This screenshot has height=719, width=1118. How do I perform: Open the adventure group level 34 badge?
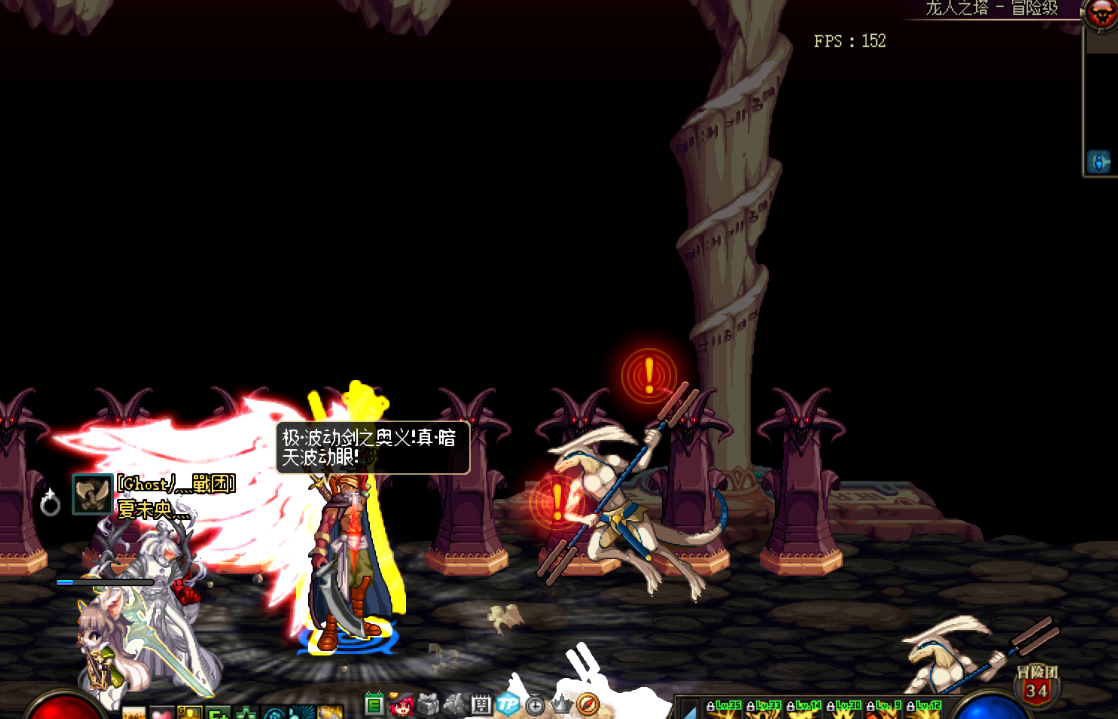1036,686
